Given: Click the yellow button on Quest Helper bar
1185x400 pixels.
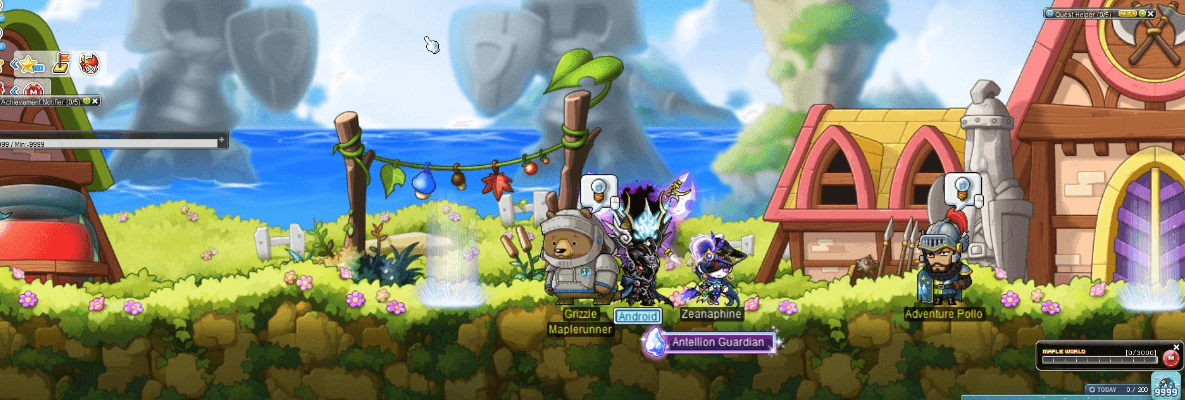Looking at the screenshot, I should point(1127,14).
